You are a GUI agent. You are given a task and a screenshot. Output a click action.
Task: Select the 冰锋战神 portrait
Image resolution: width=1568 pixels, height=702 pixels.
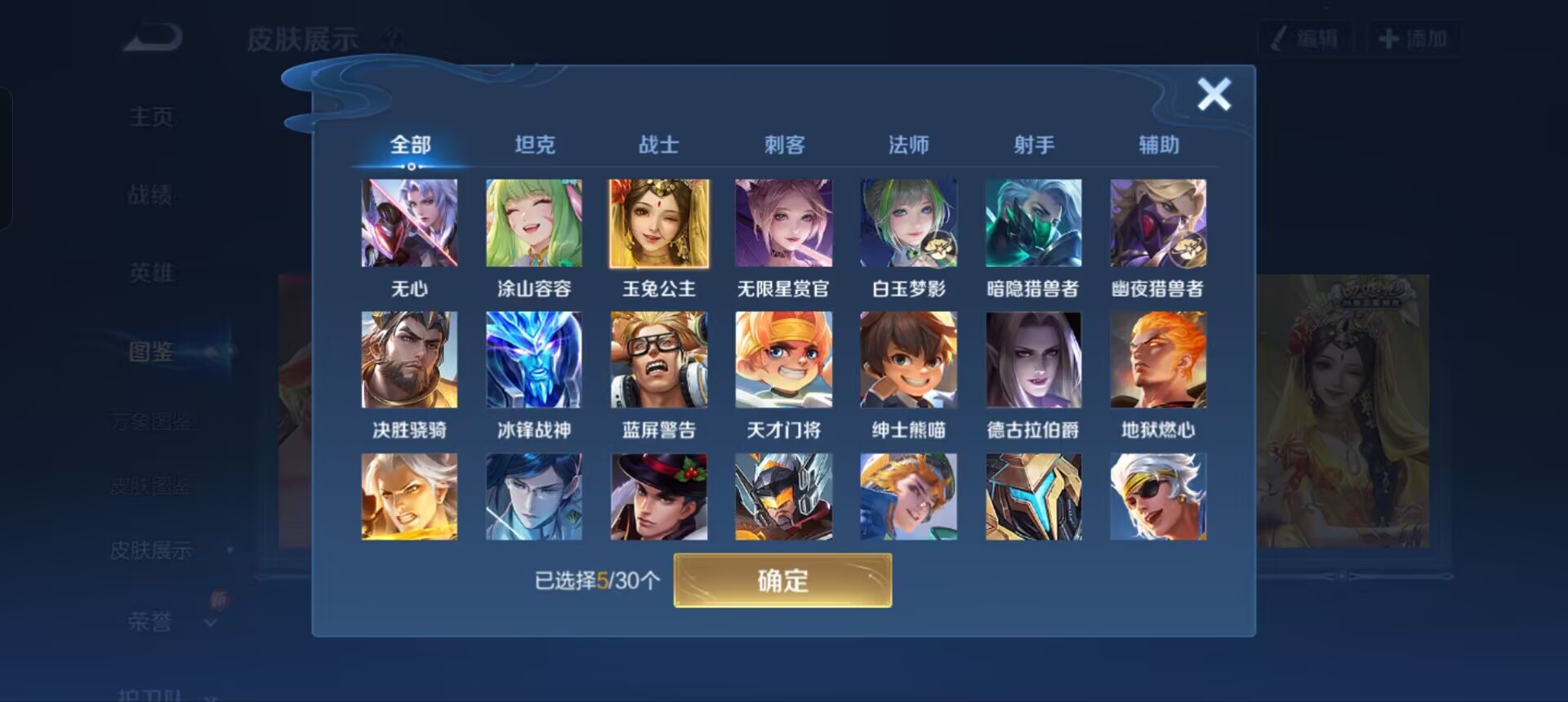click(x=533, y=359)
